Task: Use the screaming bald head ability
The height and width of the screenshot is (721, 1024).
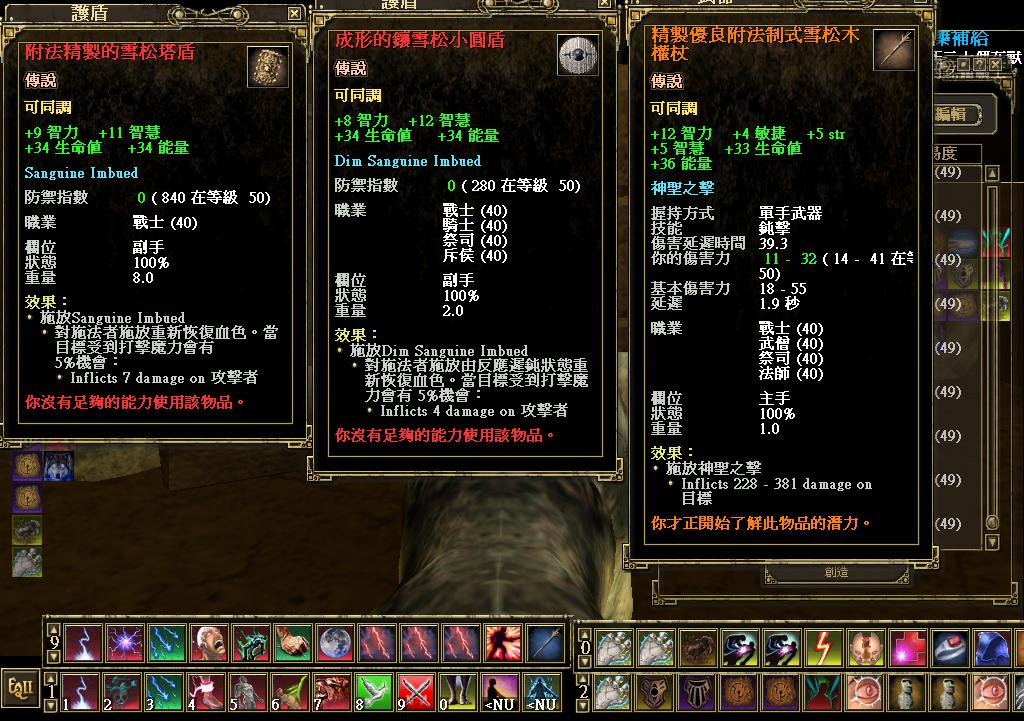Action: [208, 643]
